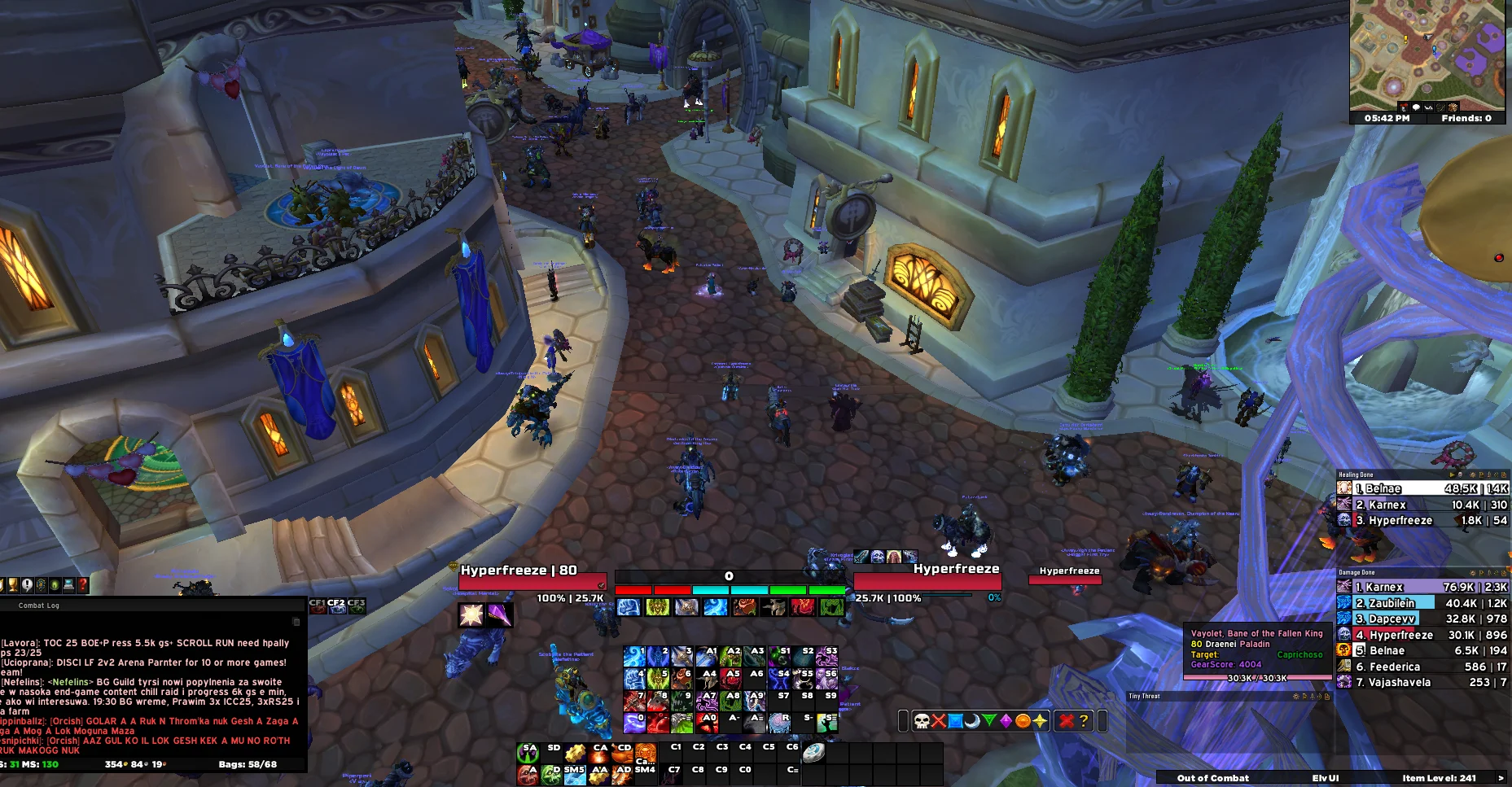Select the green SA ability icon

click(528, 753)
